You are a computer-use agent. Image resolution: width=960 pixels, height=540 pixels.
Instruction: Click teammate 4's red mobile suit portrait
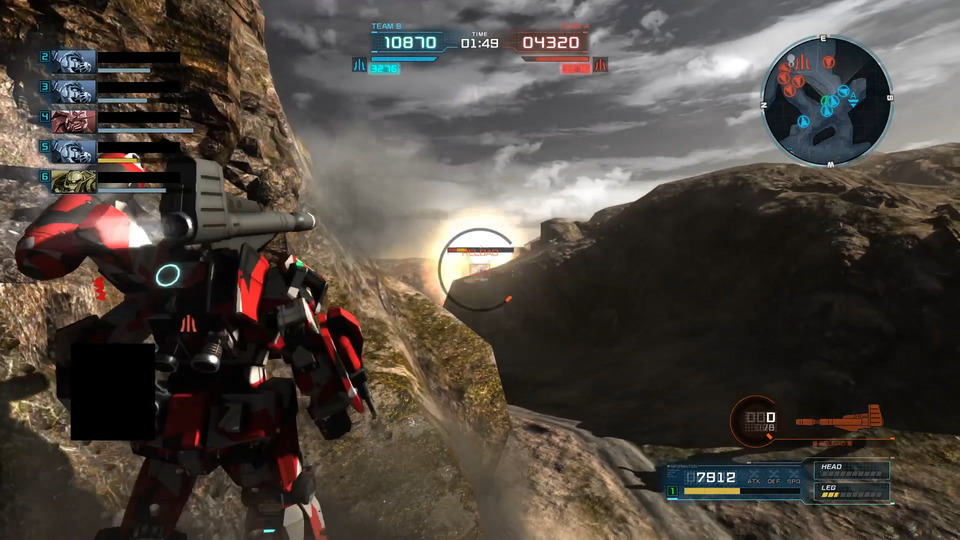73,122
